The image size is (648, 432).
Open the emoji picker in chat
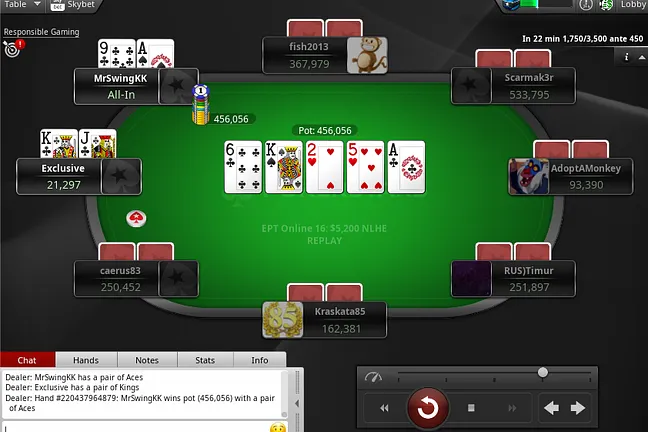(278, 427)
